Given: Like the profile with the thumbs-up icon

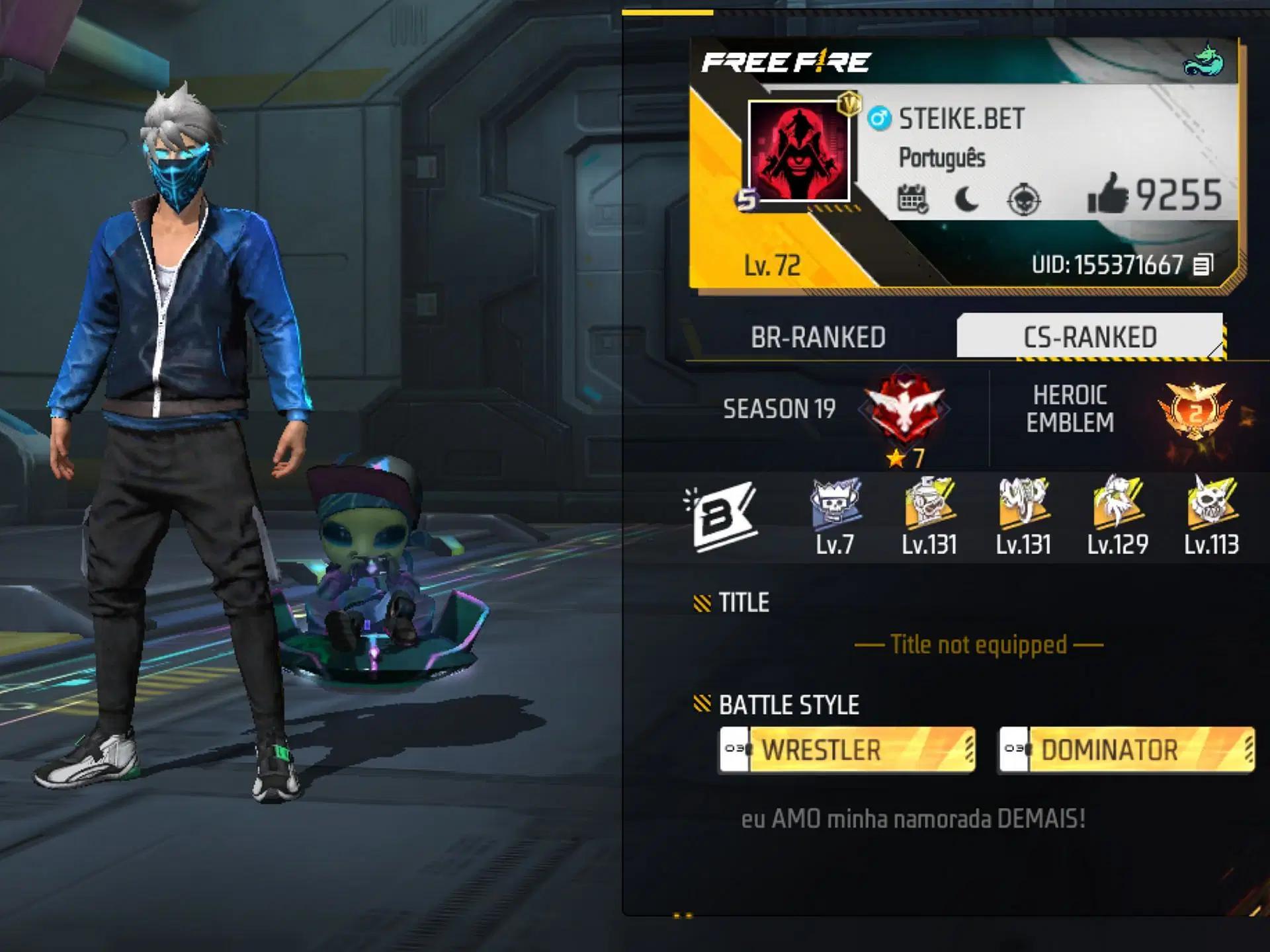Looking at the screenshot, I should coord(1108,194).
